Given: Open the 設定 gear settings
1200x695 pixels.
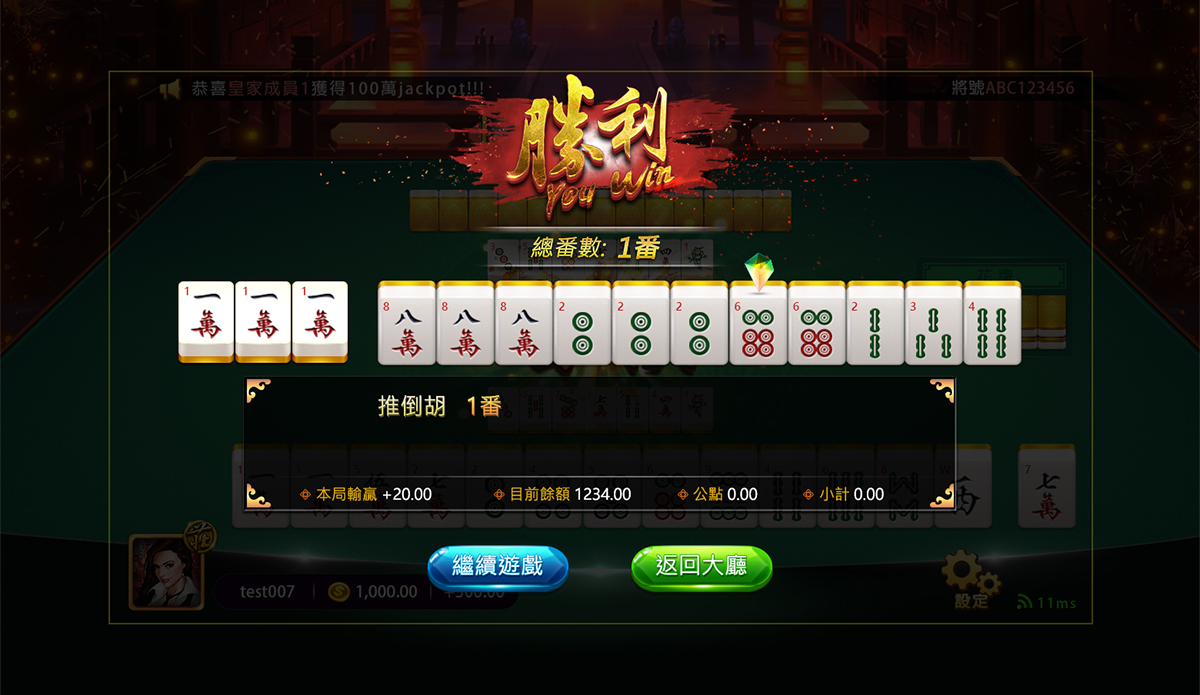Looking at the screenshot, I should coord(968,578).
